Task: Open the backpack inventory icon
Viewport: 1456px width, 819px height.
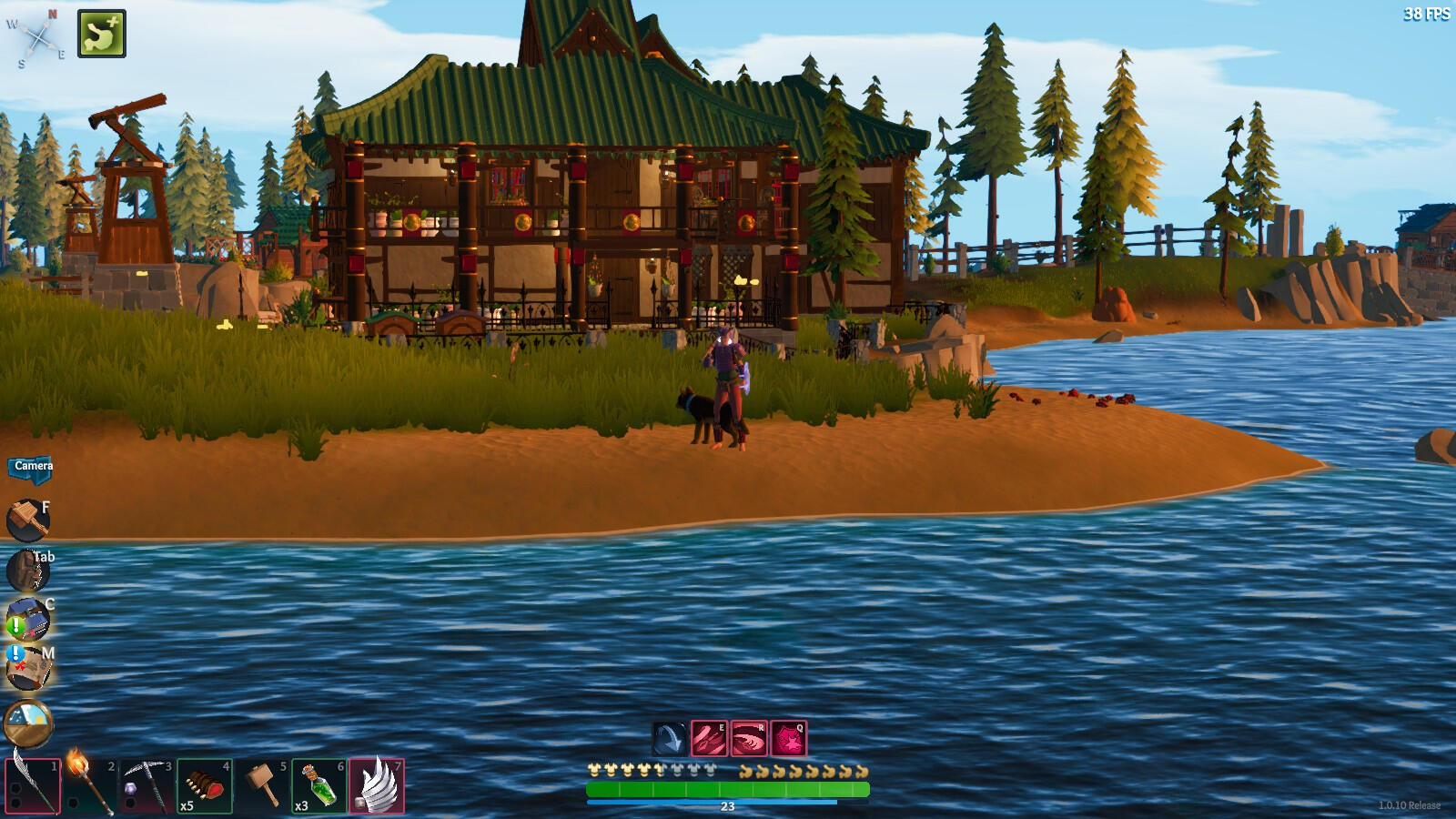Action: 27,571
